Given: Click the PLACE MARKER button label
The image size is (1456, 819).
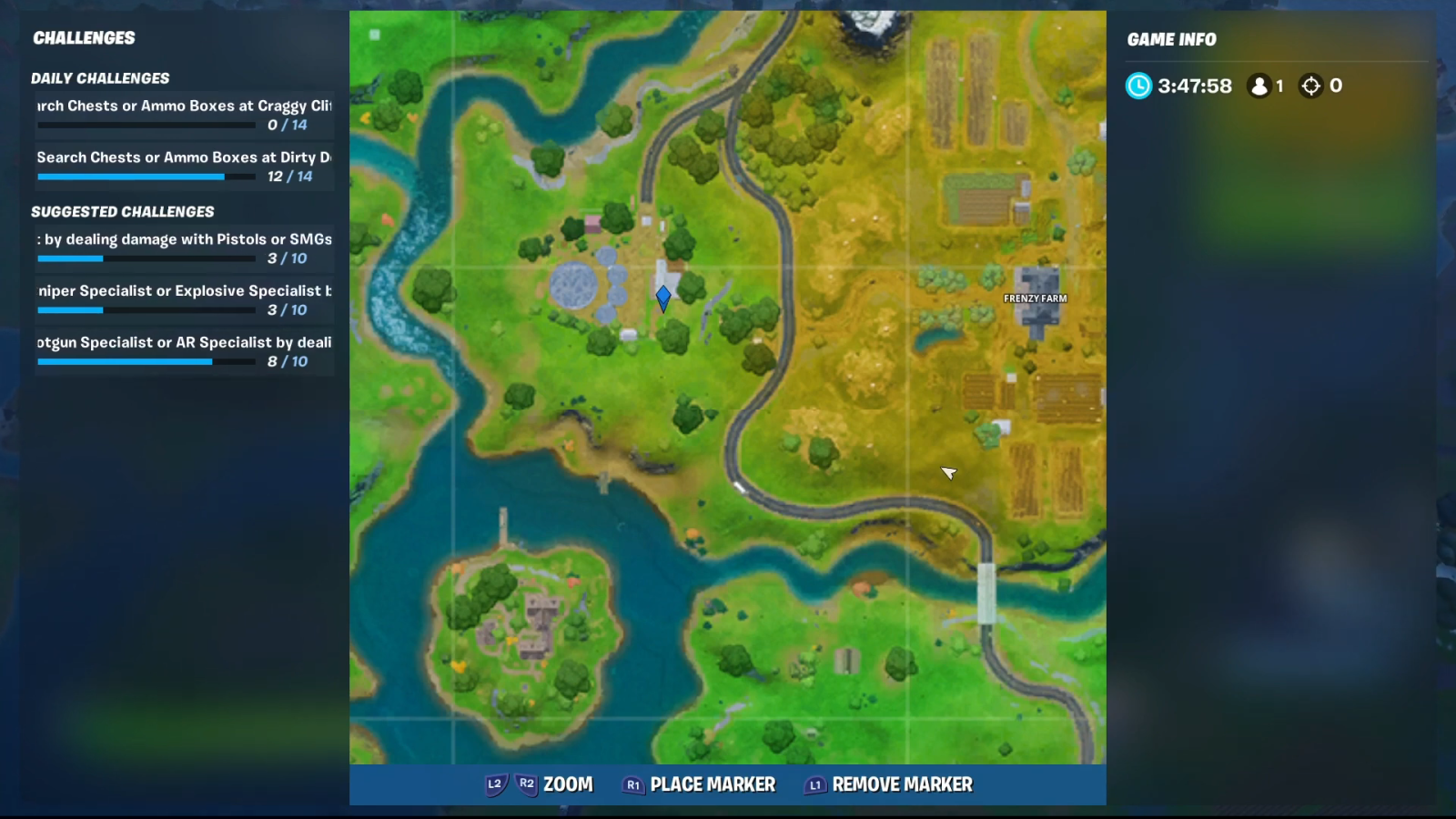Looking at the screenshot, I should pyautogui.click(x=713, y=784).
